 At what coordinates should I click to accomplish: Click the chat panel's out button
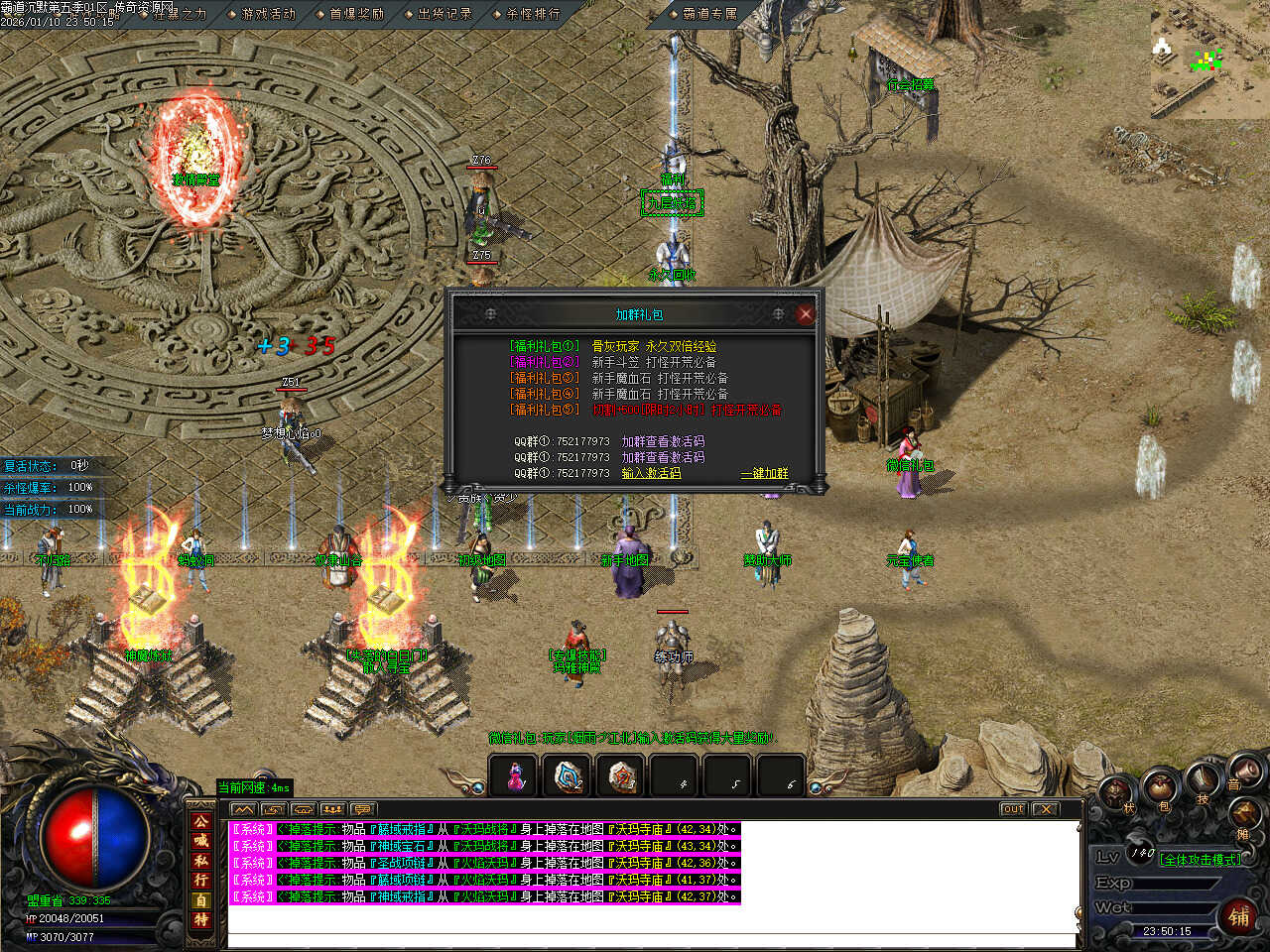(x=1012, y=809)
